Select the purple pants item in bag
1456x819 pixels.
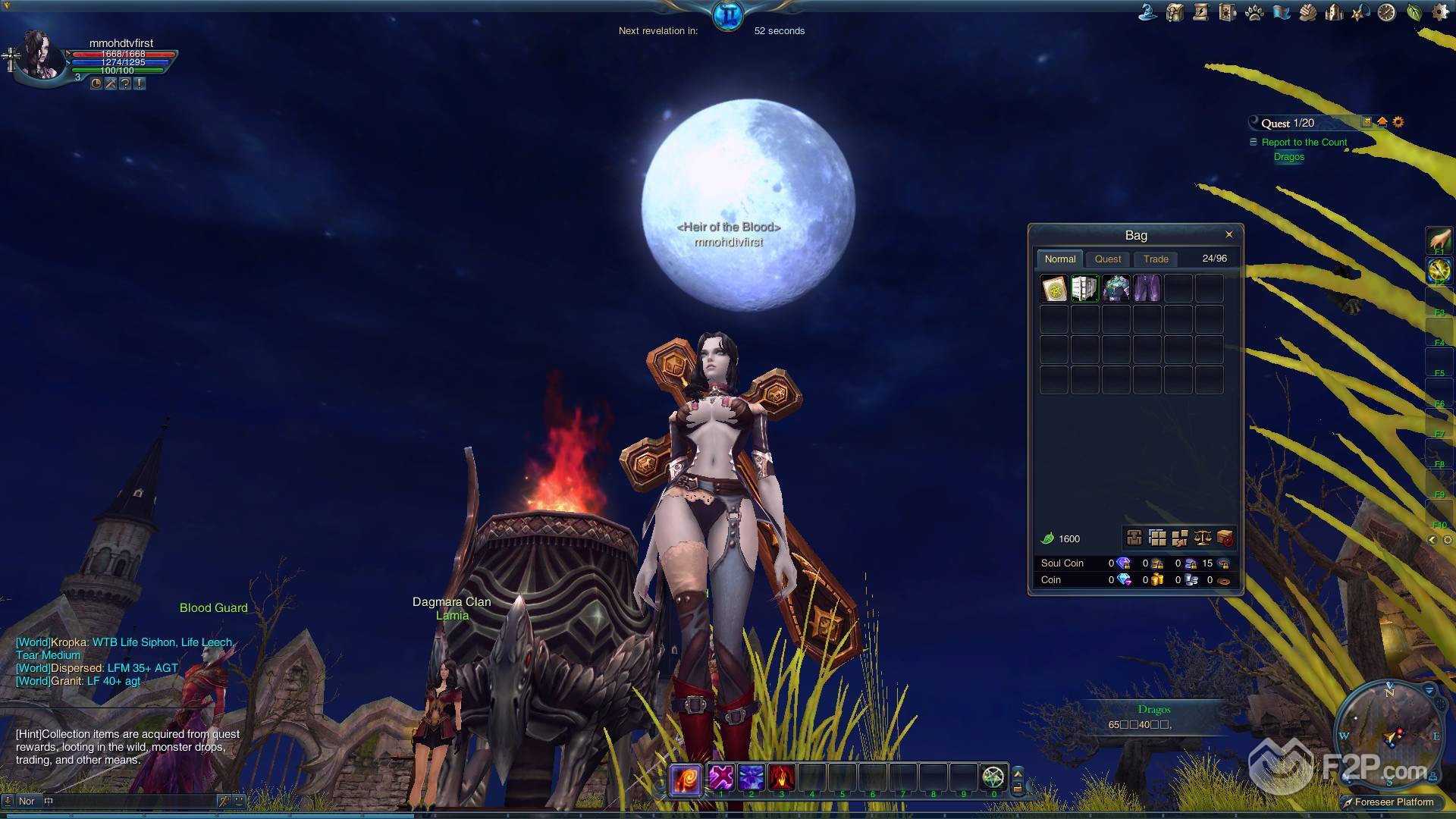(x=1147, y=289)
